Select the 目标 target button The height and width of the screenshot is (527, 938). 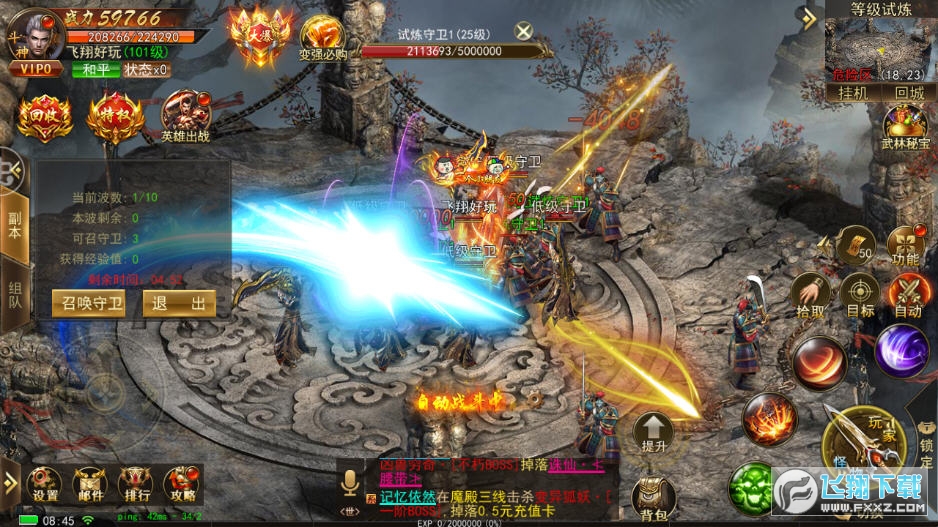coord(860,295)
